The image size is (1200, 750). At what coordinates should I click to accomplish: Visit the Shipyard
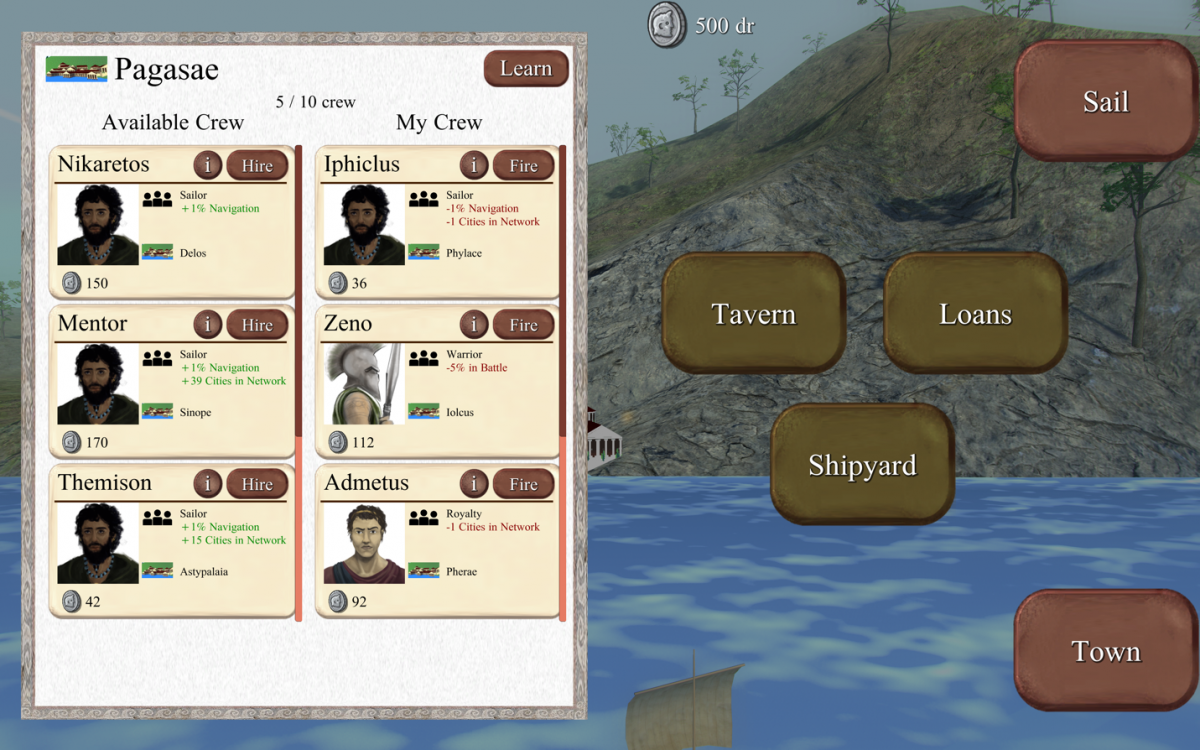(x=862, y=465)
